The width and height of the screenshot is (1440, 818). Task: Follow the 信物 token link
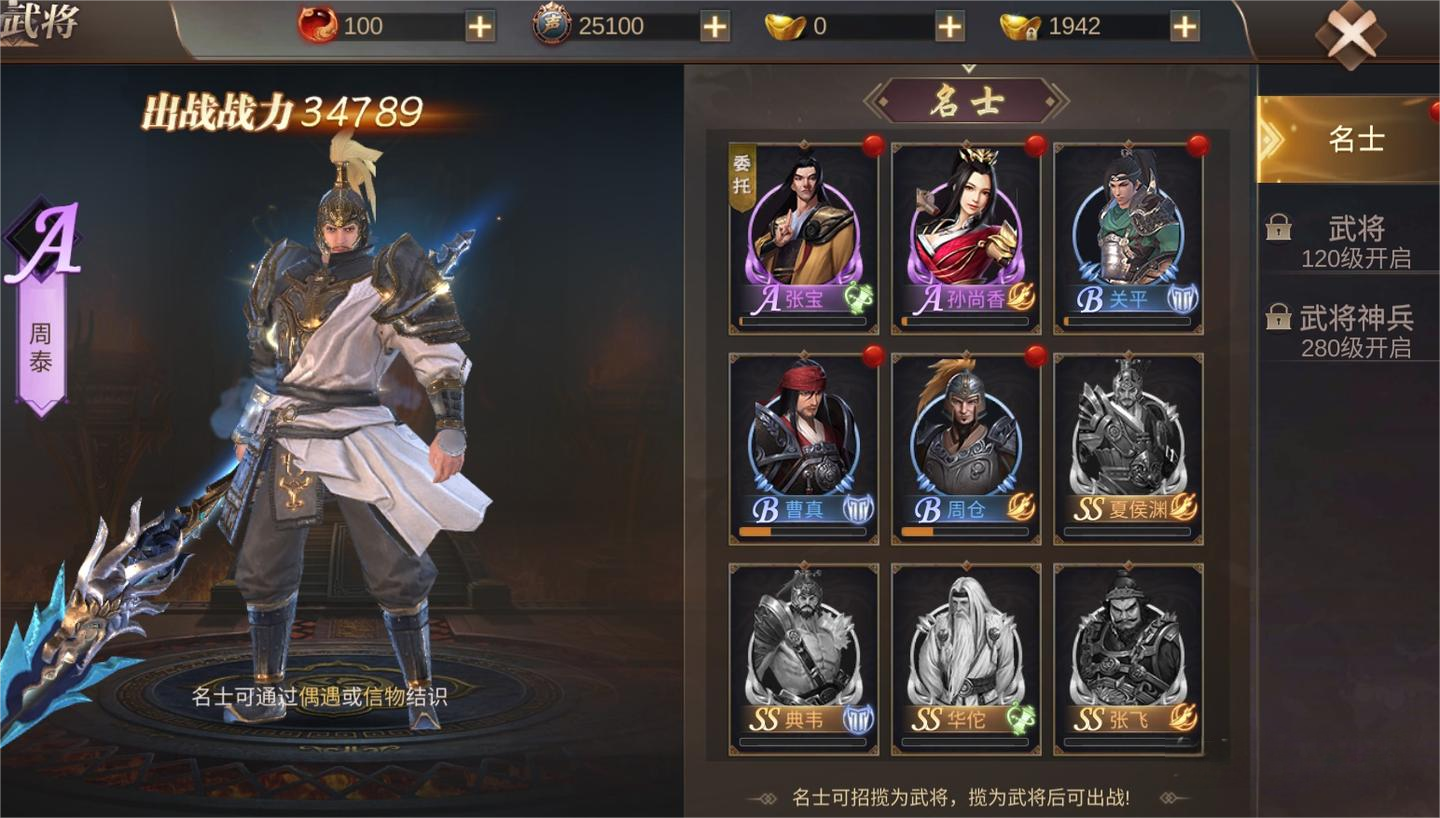coord(384,697)
